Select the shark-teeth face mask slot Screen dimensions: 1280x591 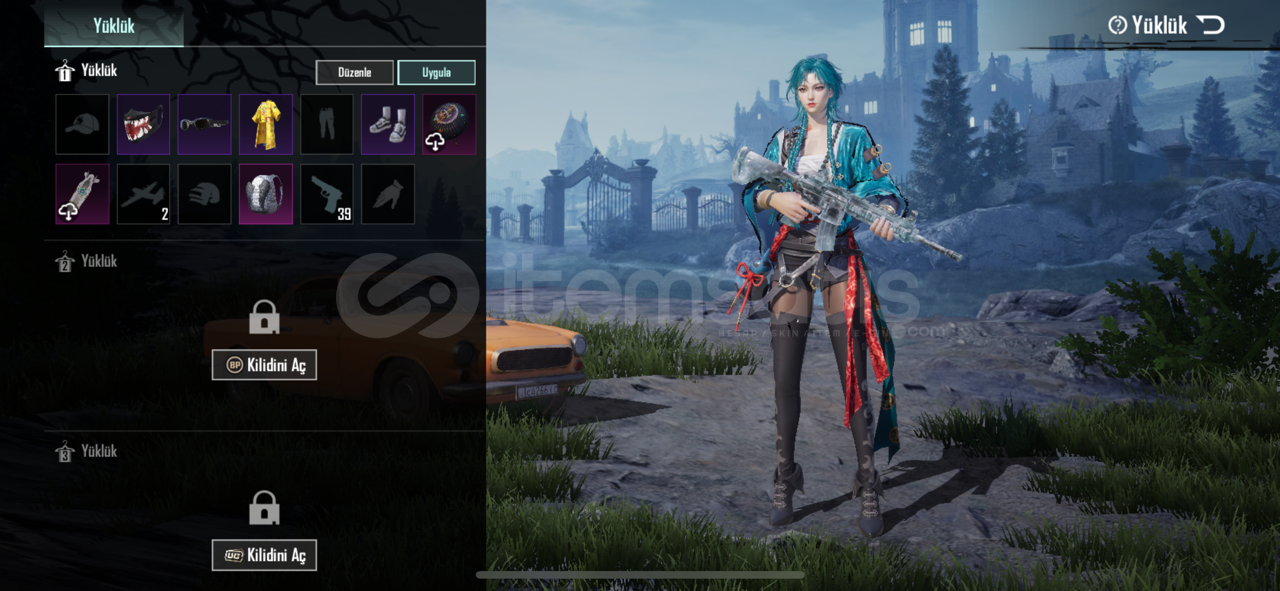coord(143,124)
